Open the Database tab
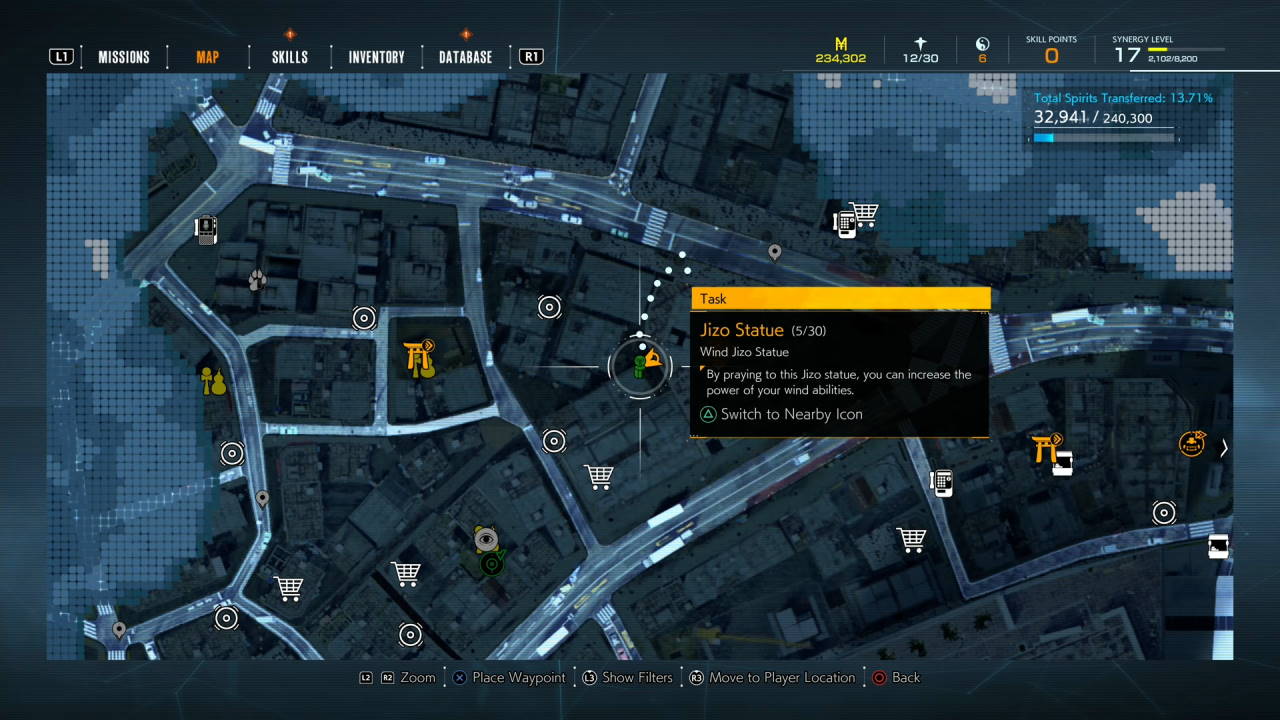This screenshot has width=1280, height=720. tap(465, 57)
